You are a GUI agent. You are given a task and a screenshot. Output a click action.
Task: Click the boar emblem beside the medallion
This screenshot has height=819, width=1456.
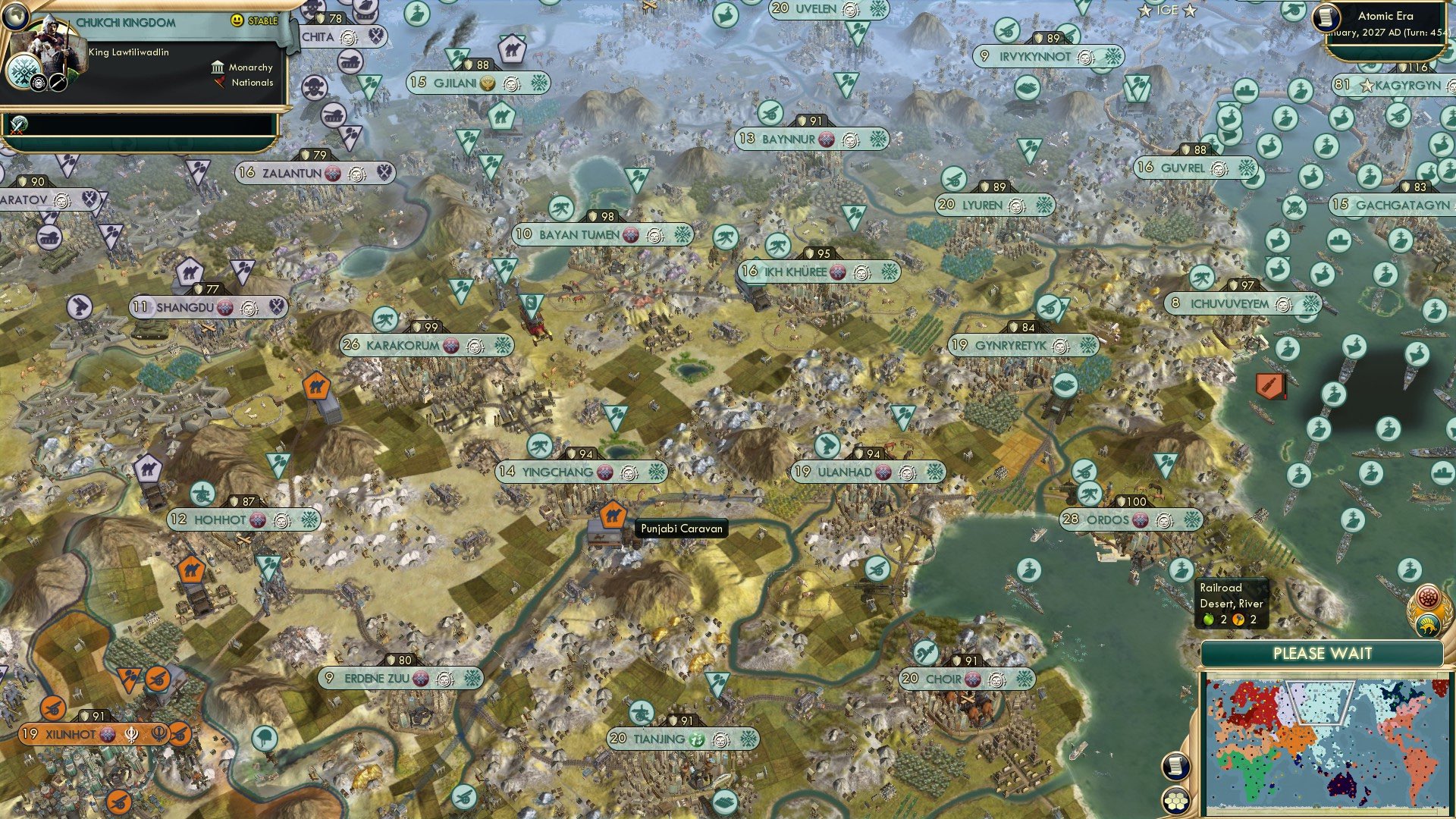coord(1428,626)
